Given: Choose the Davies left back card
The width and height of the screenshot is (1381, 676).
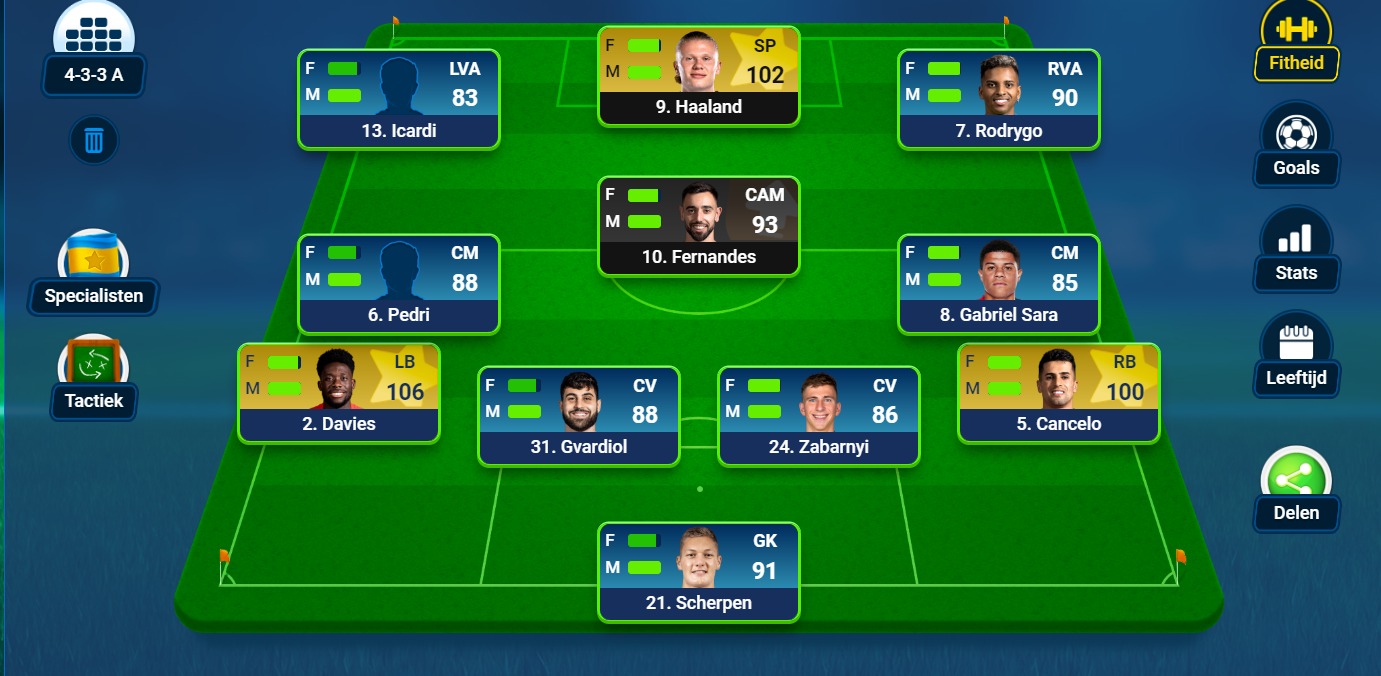Looking at the screenshot, I should click(x=338, y=393).
